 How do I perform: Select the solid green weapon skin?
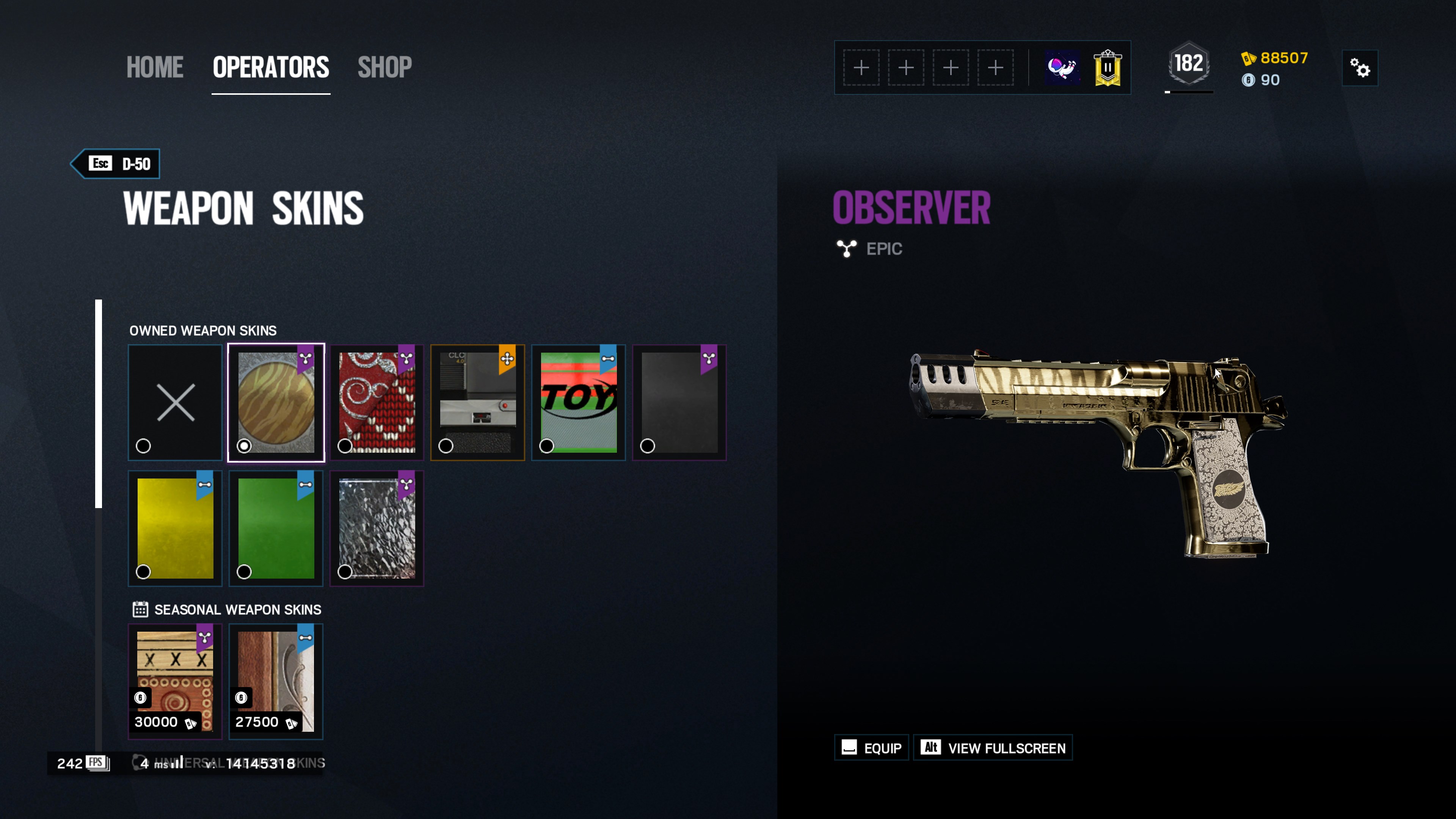click(x=276, y=529)
